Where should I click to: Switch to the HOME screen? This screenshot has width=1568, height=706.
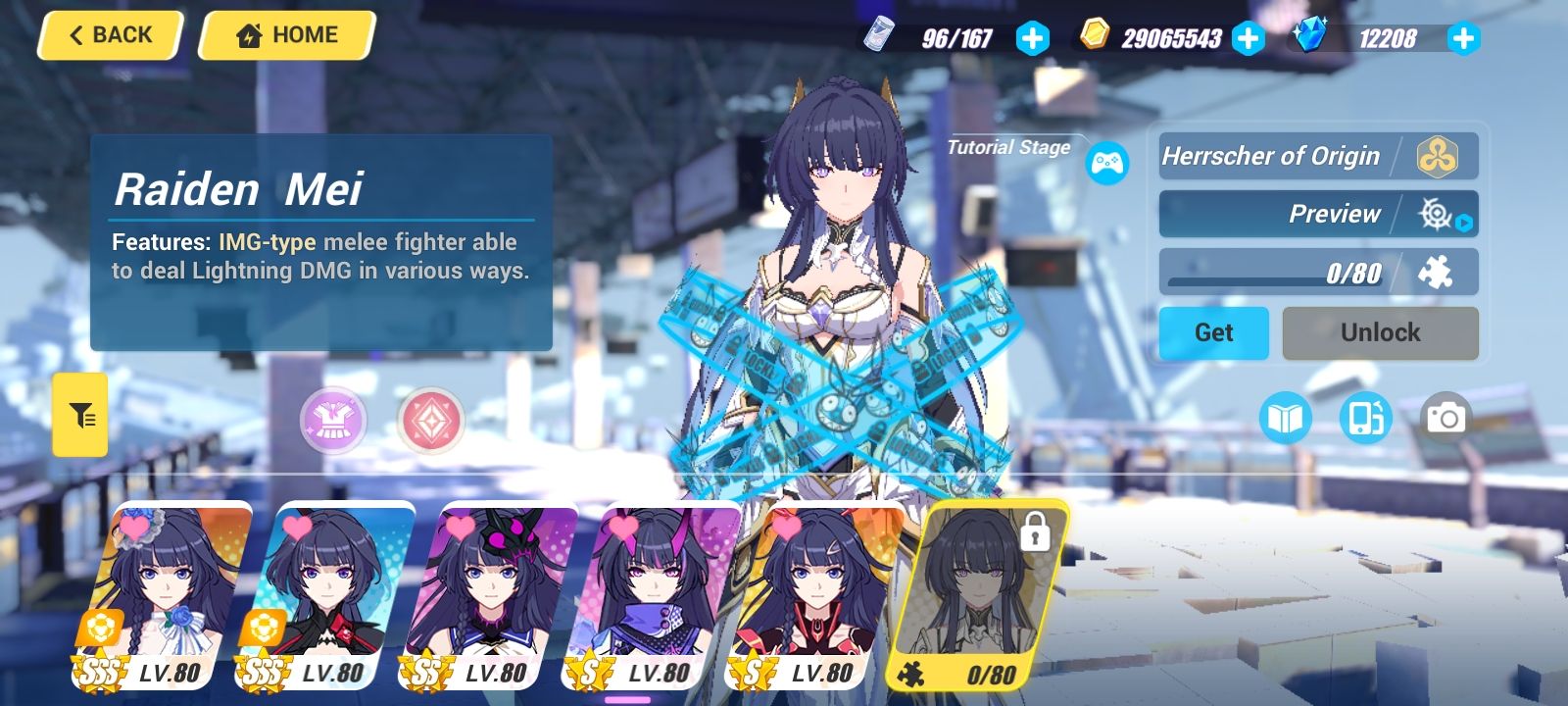tap(284, 35)
